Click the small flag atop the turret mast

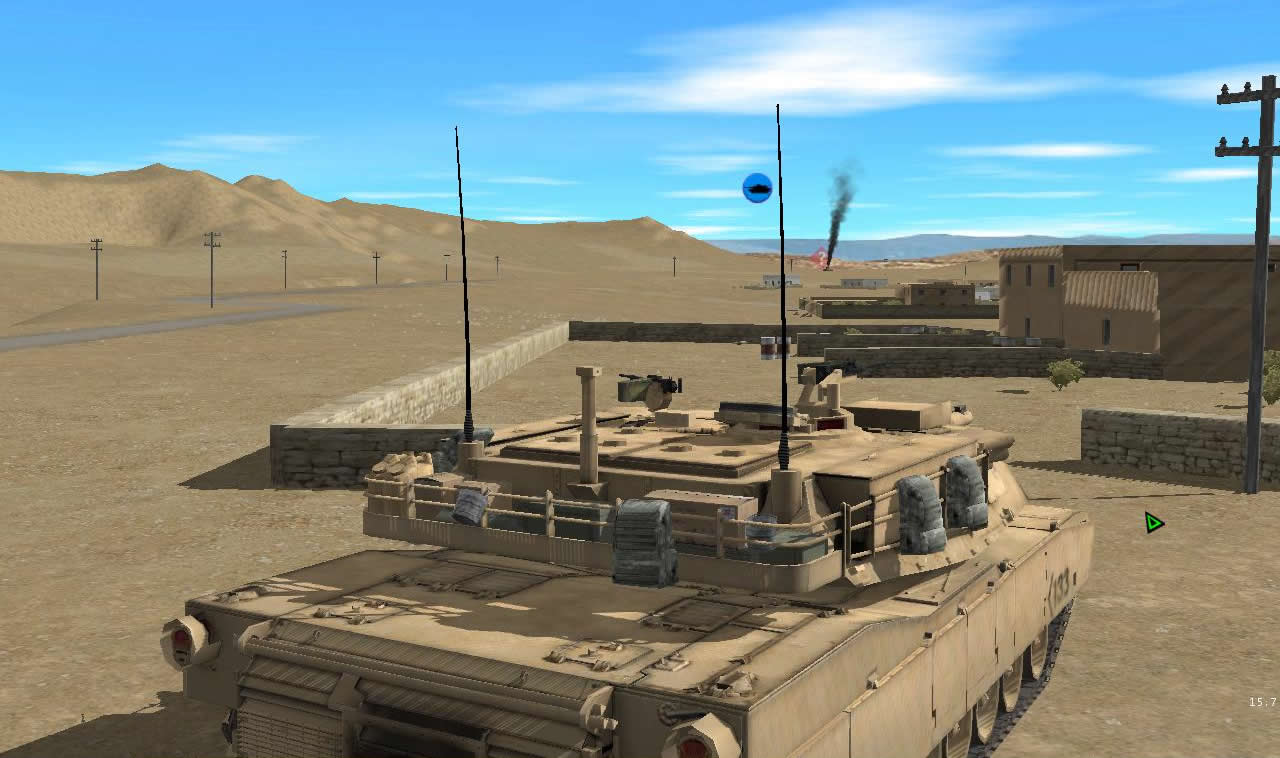coord(768,348)
